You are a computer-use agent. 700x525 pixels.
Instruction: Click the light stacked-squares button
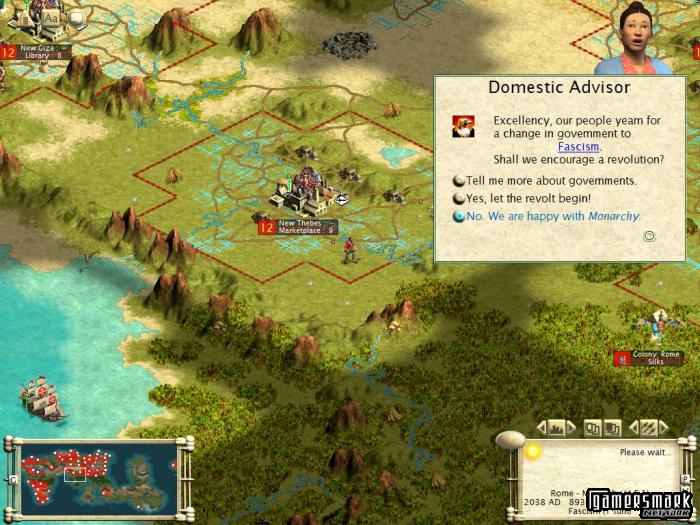tap(593, 428)
